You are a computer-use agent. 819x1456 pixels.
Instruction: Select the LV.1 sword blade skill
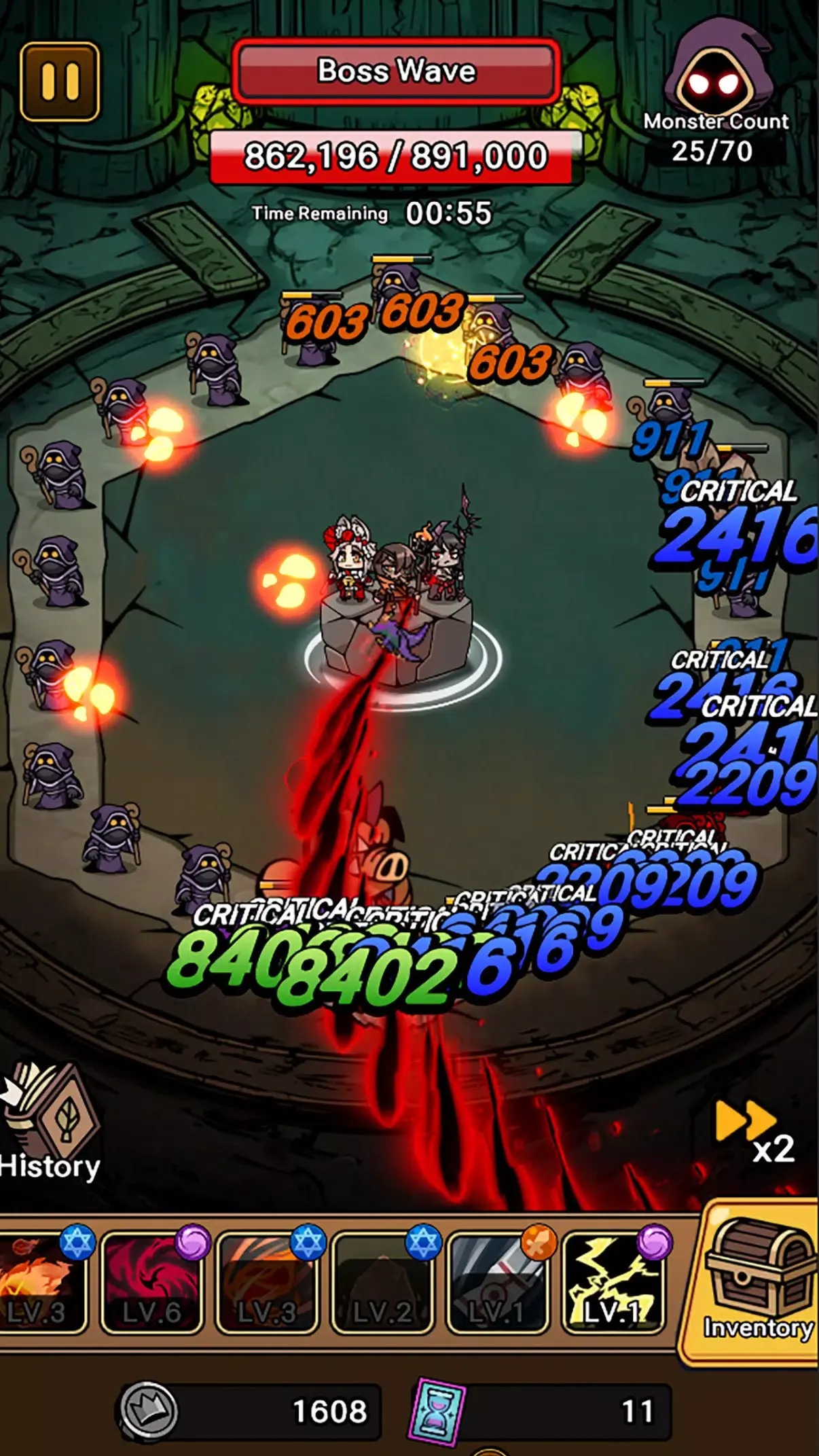(497, 1281)
